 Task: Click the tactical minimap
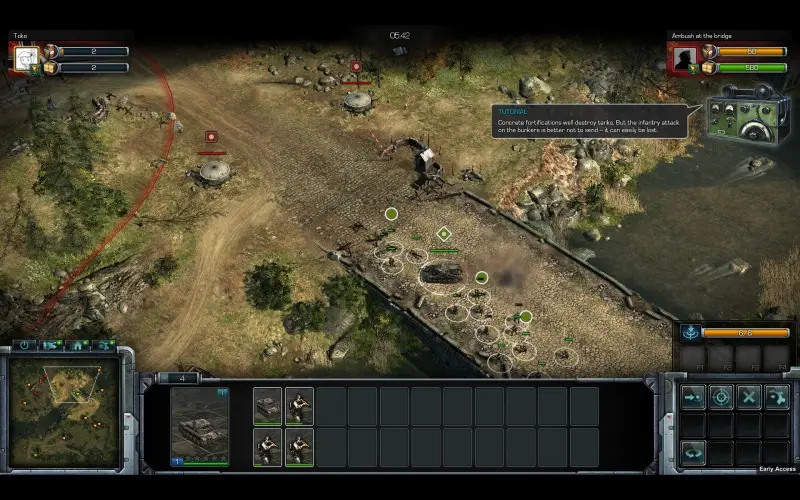(x=65, y=401)
